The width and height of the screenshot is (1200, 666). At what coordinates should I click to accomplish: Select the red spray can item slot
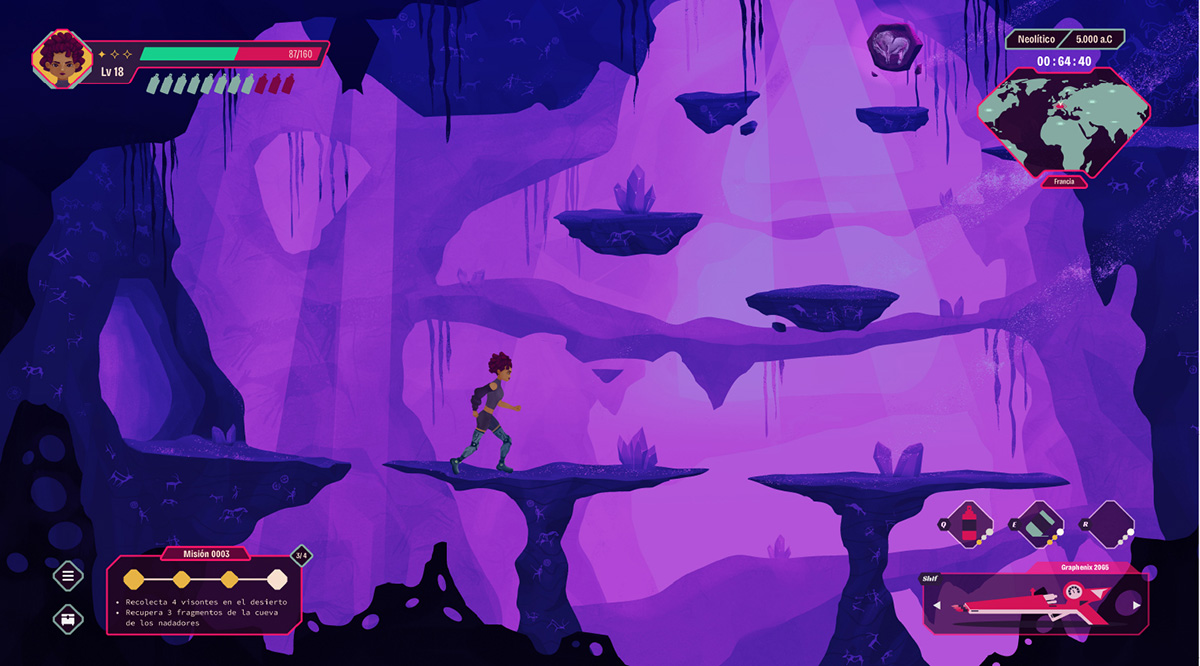968,525
